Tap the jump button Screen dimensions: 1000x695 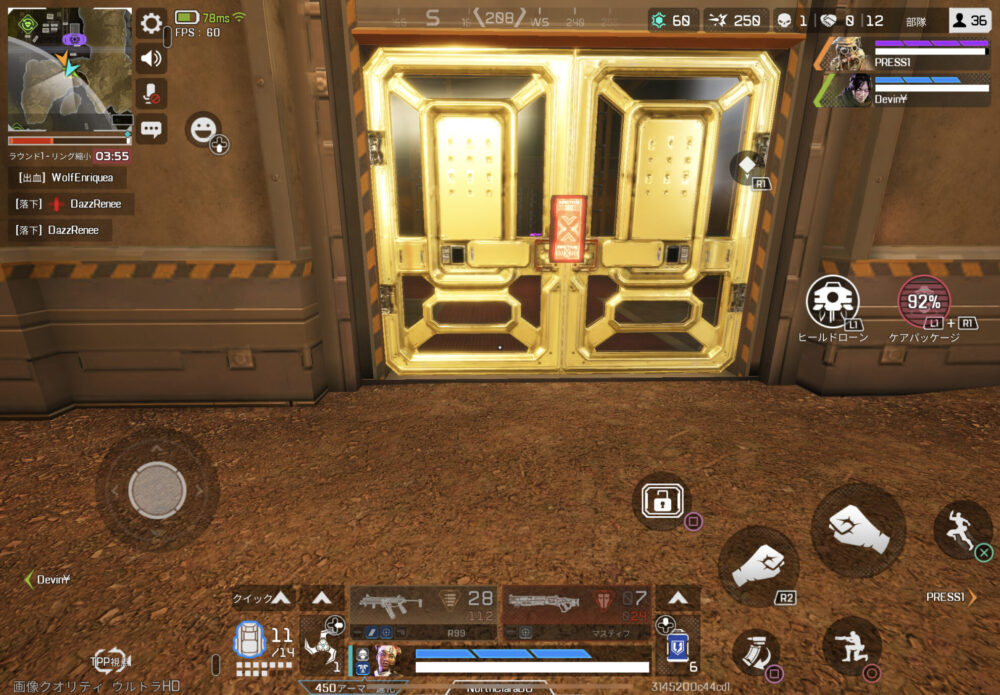(x=962, y=529)
